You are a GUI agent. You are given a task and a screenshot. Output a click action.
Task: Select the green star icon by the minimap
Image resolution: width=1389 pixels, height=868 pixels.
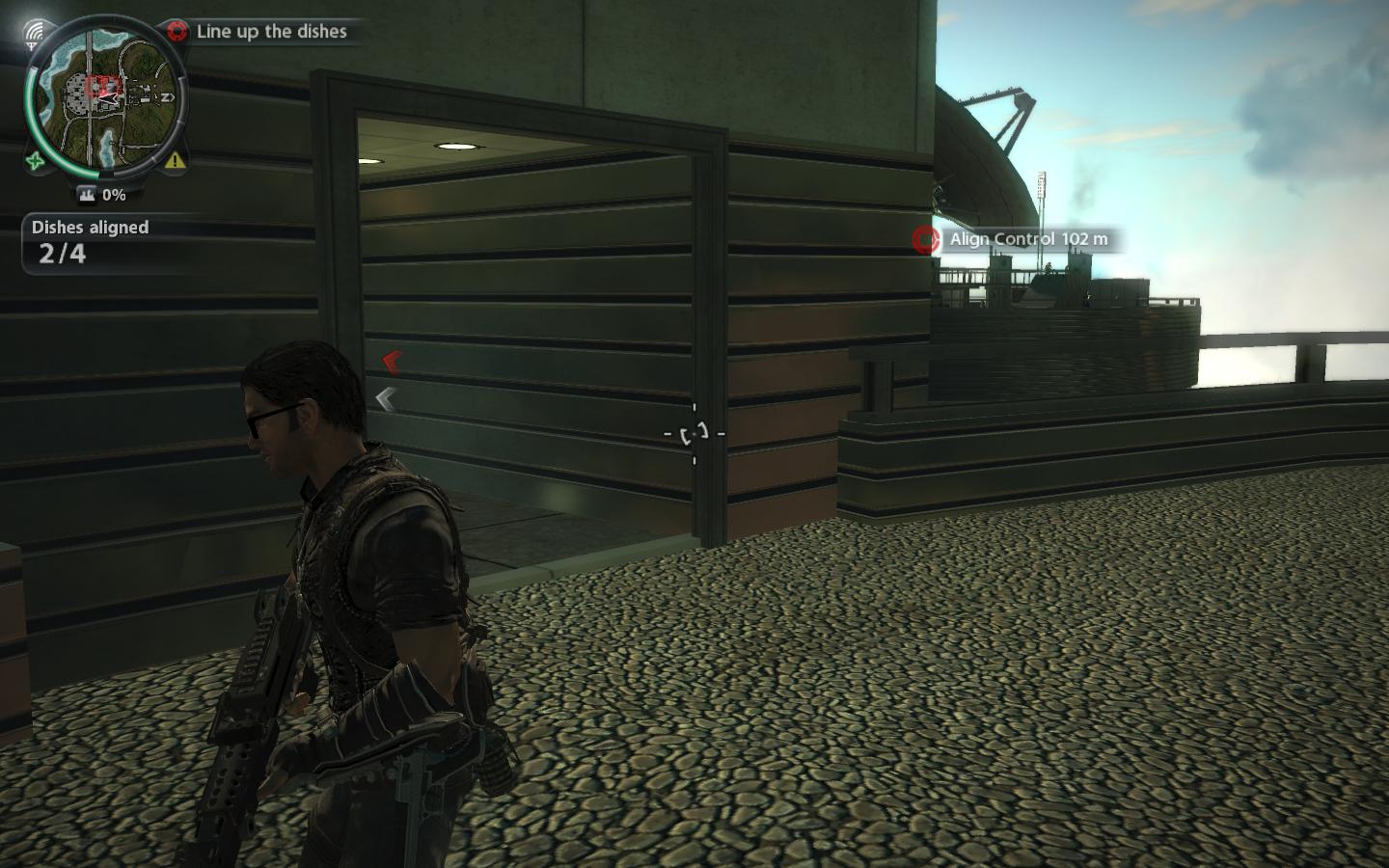[37, 161]
